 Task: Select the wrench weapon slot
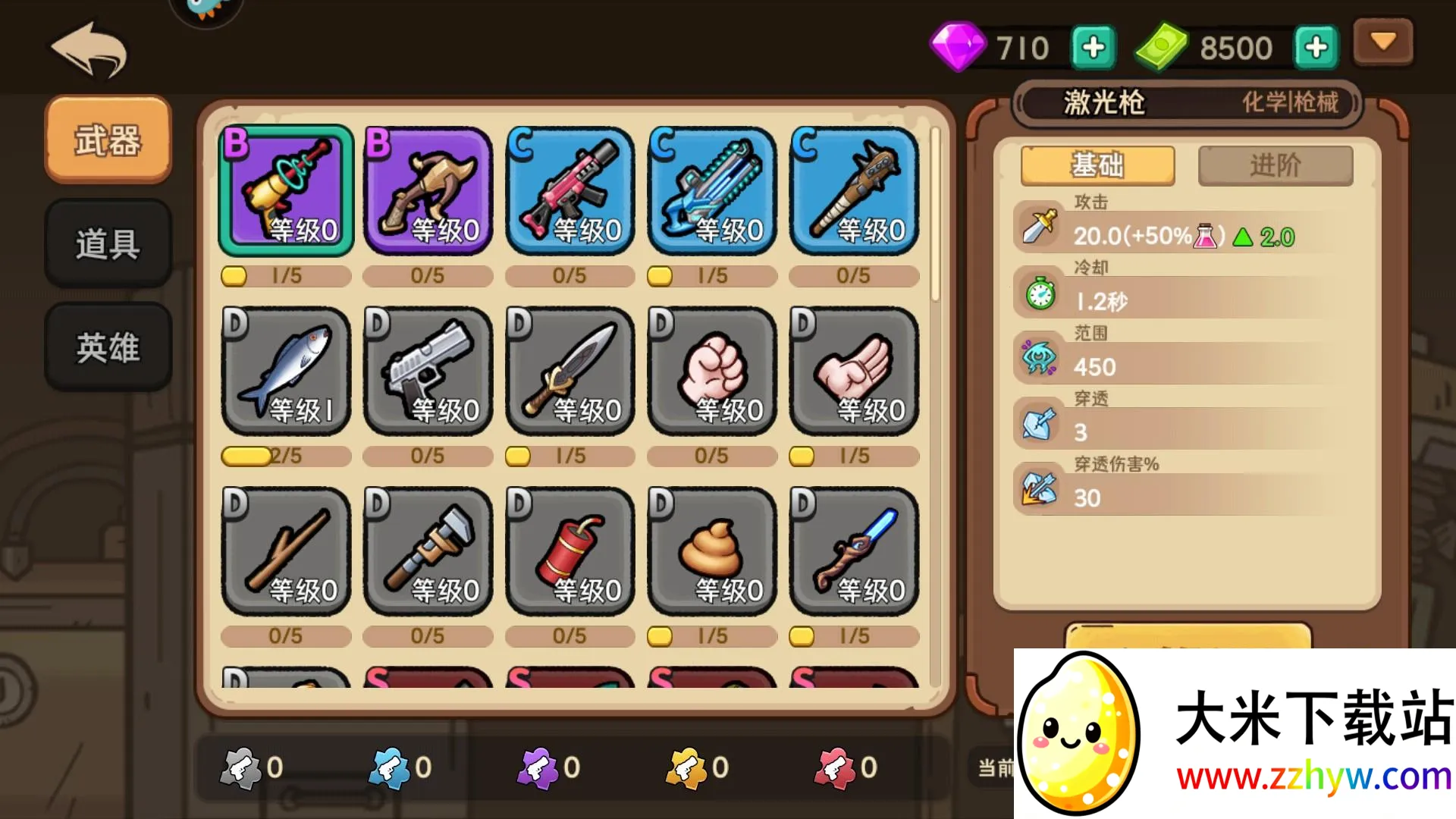coord(428,551)
